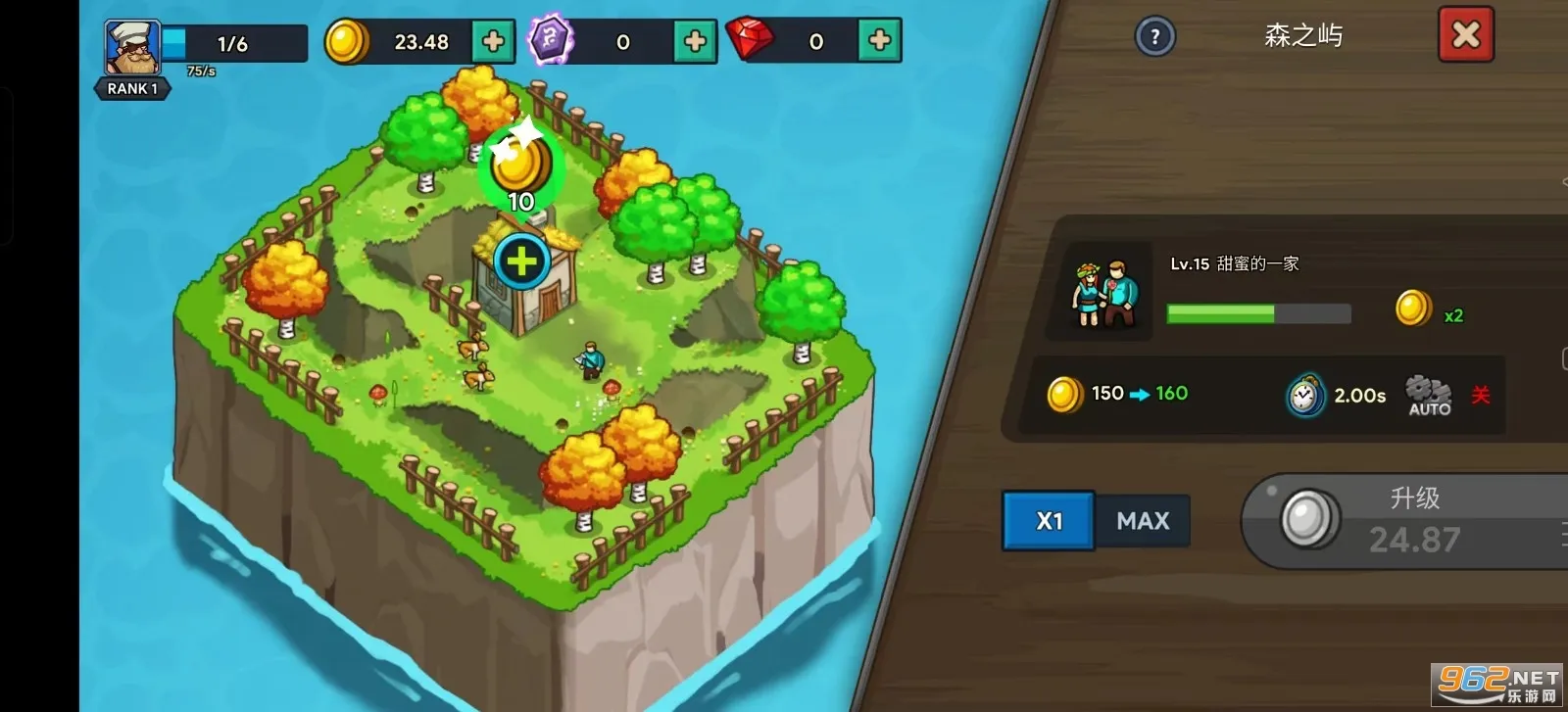Tap the plus button on the house
Screen dimensions: 1568x712
(x=521, y=261)
